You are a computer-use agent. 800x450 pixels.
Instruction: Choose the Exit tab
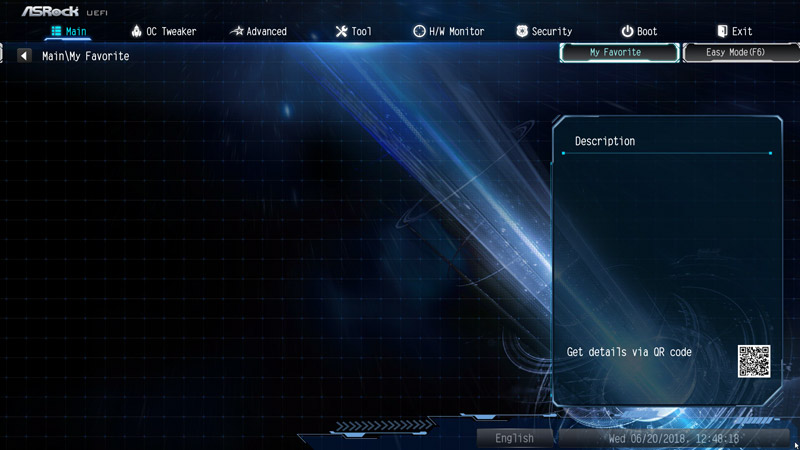tap(734, 31)
